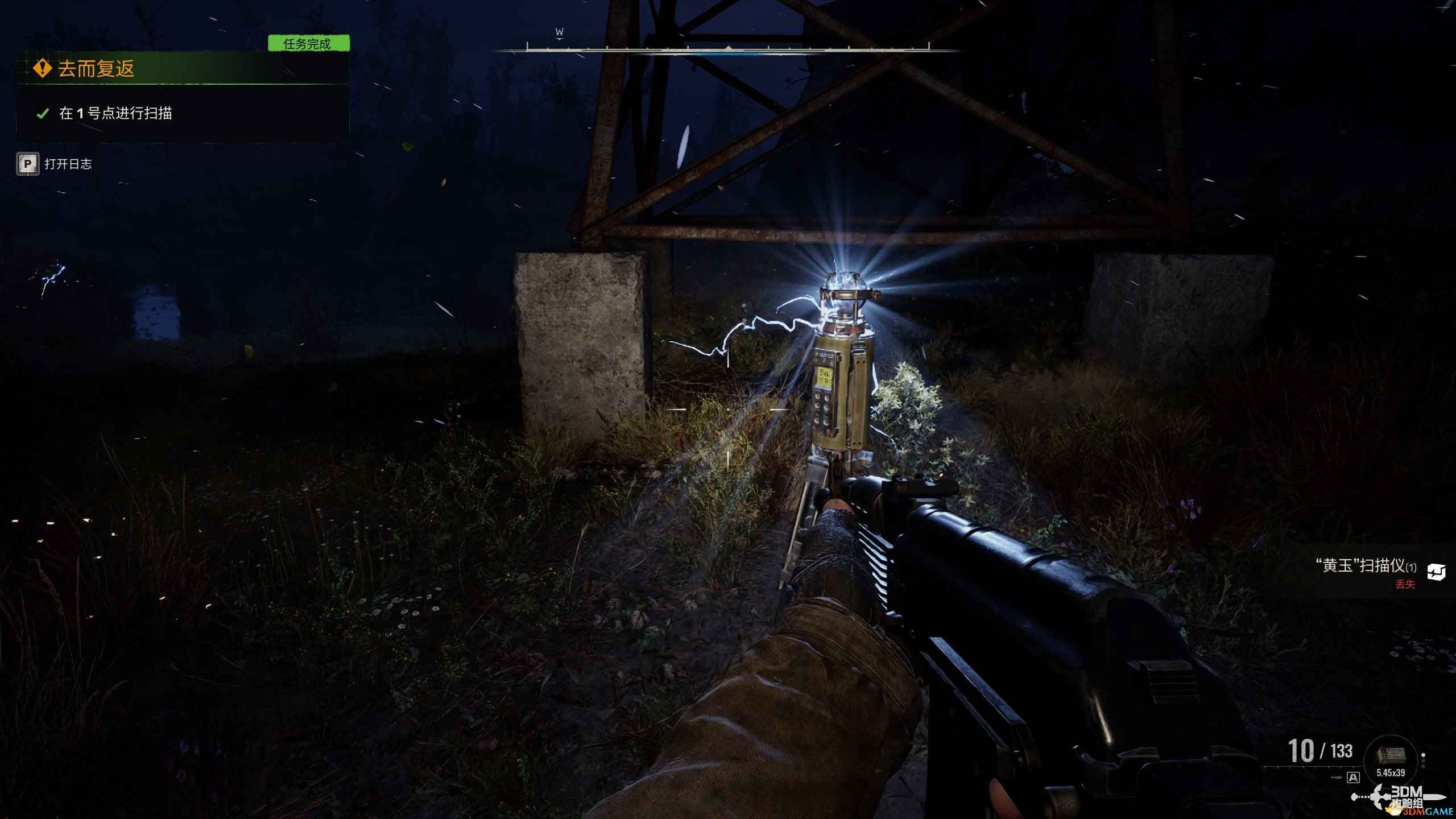This screenshot has height=819, width=1456.
Task: Select the 去而复返 quest tracker title
Action: click(96, 69)
